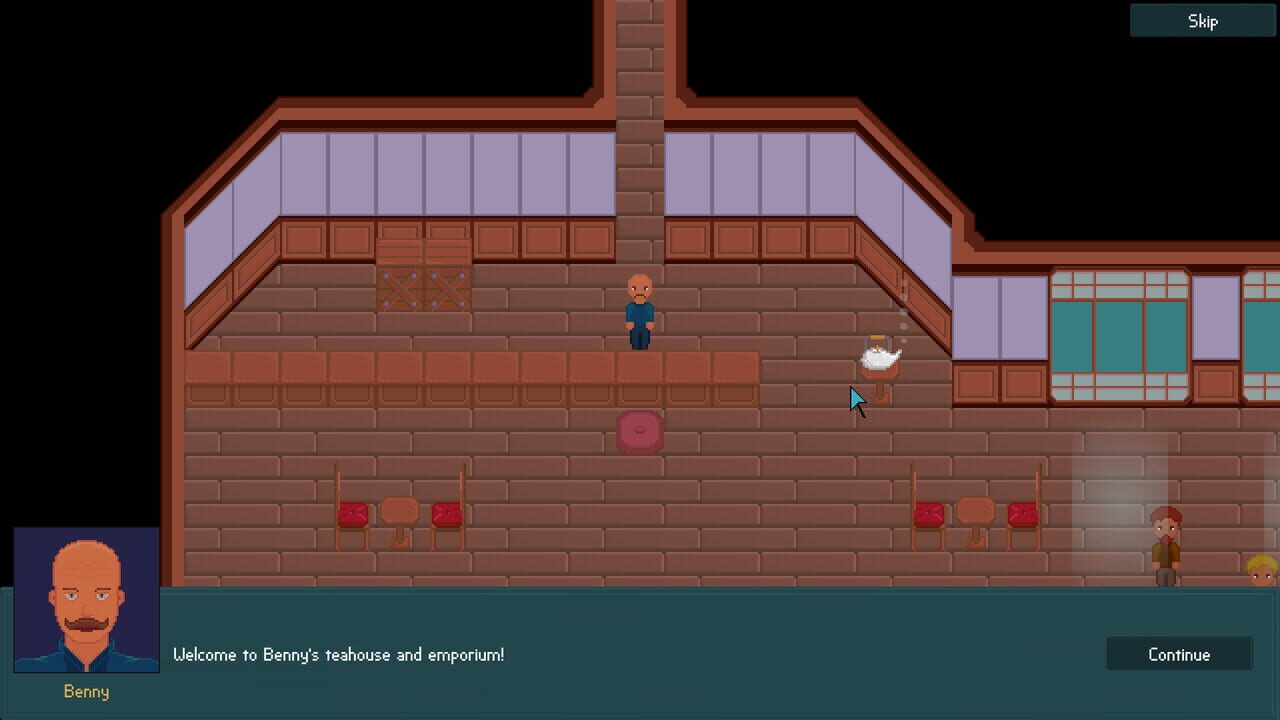The image size is (1280, 720).
Task: Click the dialogue text about Benny's teahouse
Action: coord(340,655)
